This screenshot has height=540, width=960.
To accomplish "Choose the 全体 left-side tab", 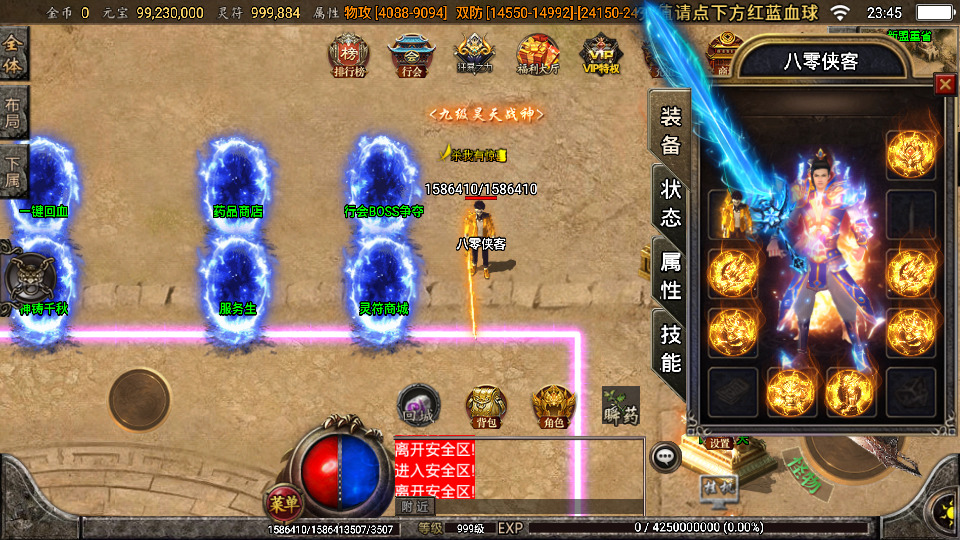I will (x=13, y=56).
